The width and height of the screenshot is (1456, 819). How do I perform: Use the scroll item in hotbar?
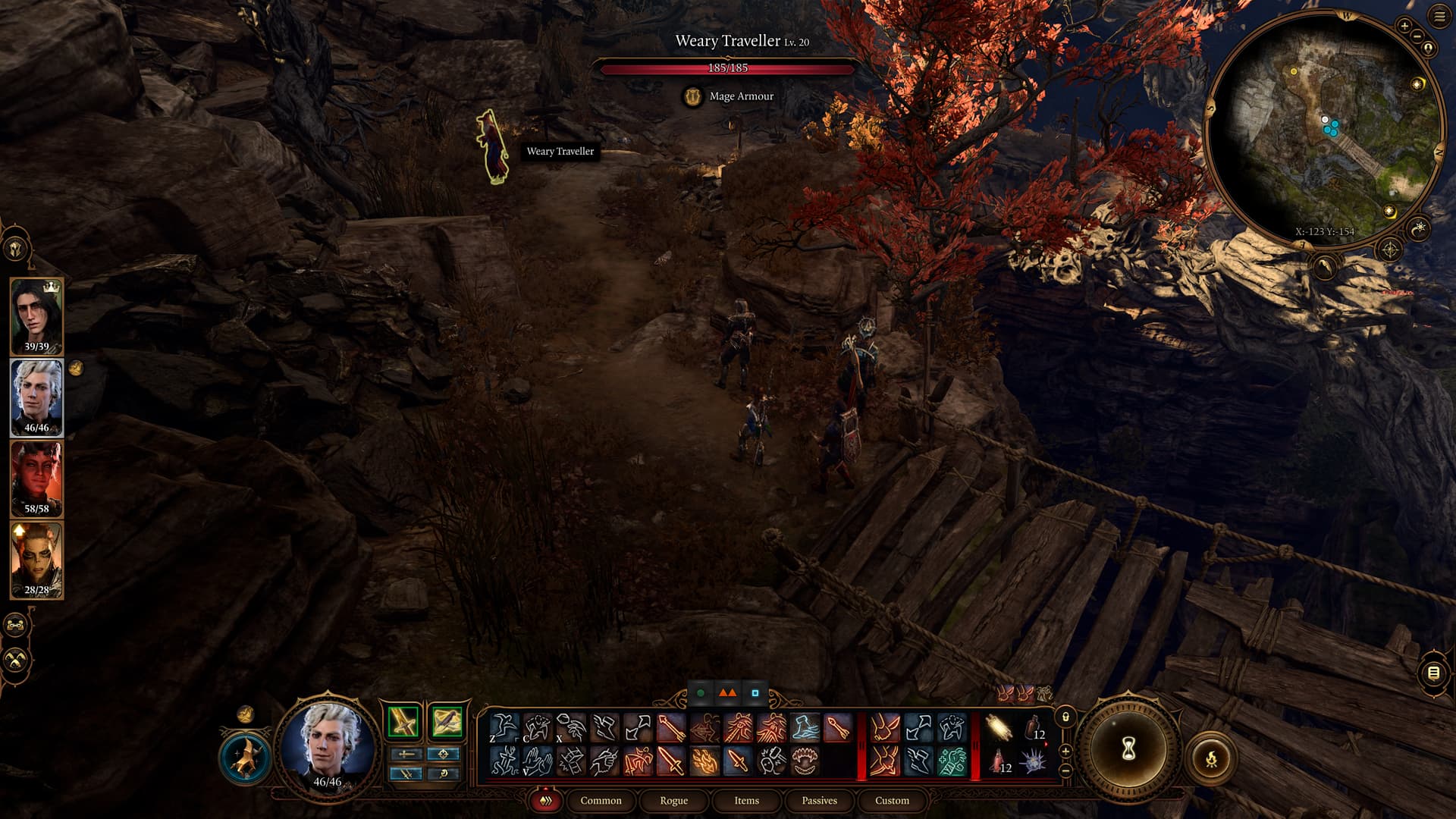[999, 728]
